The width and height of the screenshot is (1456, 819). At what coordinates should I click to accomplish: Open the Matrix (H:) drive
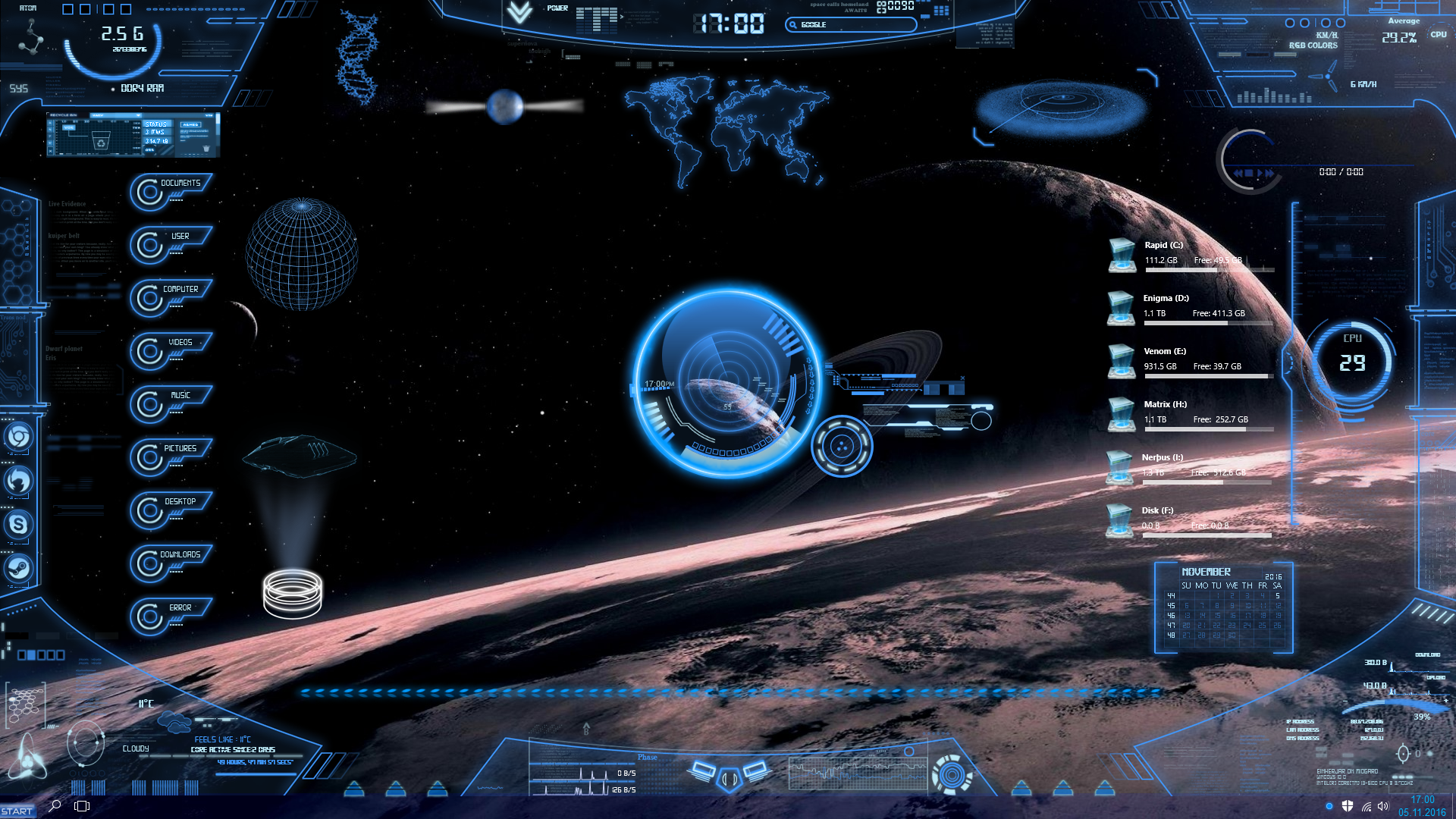click(x=1122, y=413)
